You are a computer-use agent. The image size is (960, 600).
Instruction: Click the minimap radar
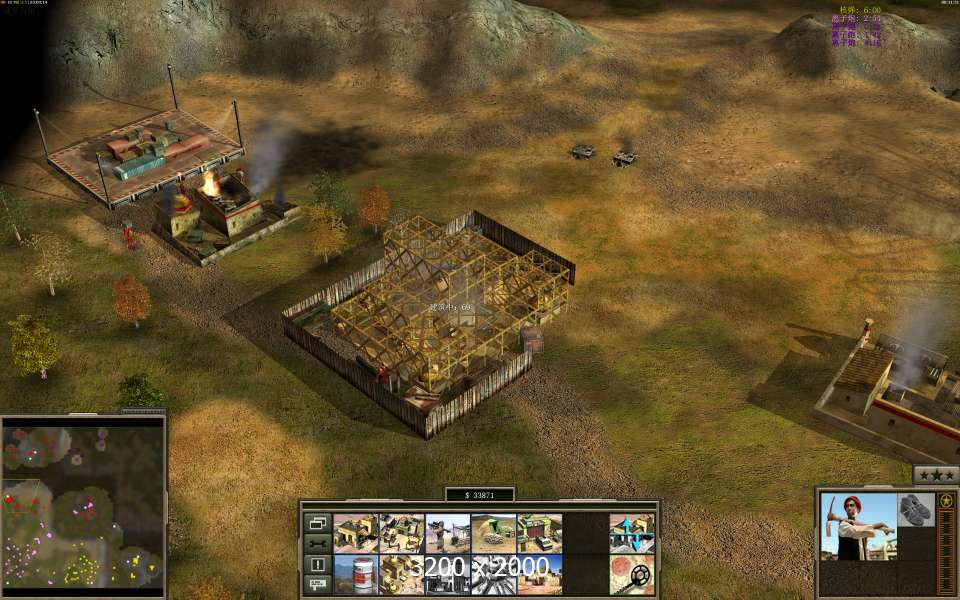pos(83,505)
